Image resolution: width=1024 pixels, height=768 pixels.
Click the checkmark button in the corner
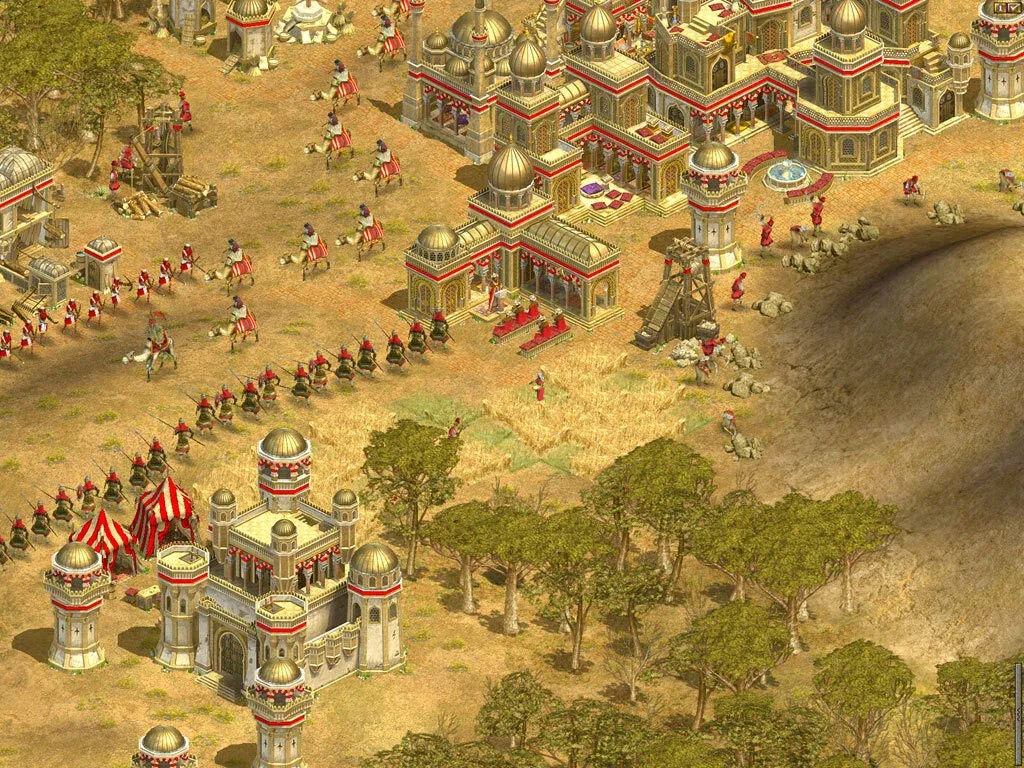click(x=1016, y=8)
